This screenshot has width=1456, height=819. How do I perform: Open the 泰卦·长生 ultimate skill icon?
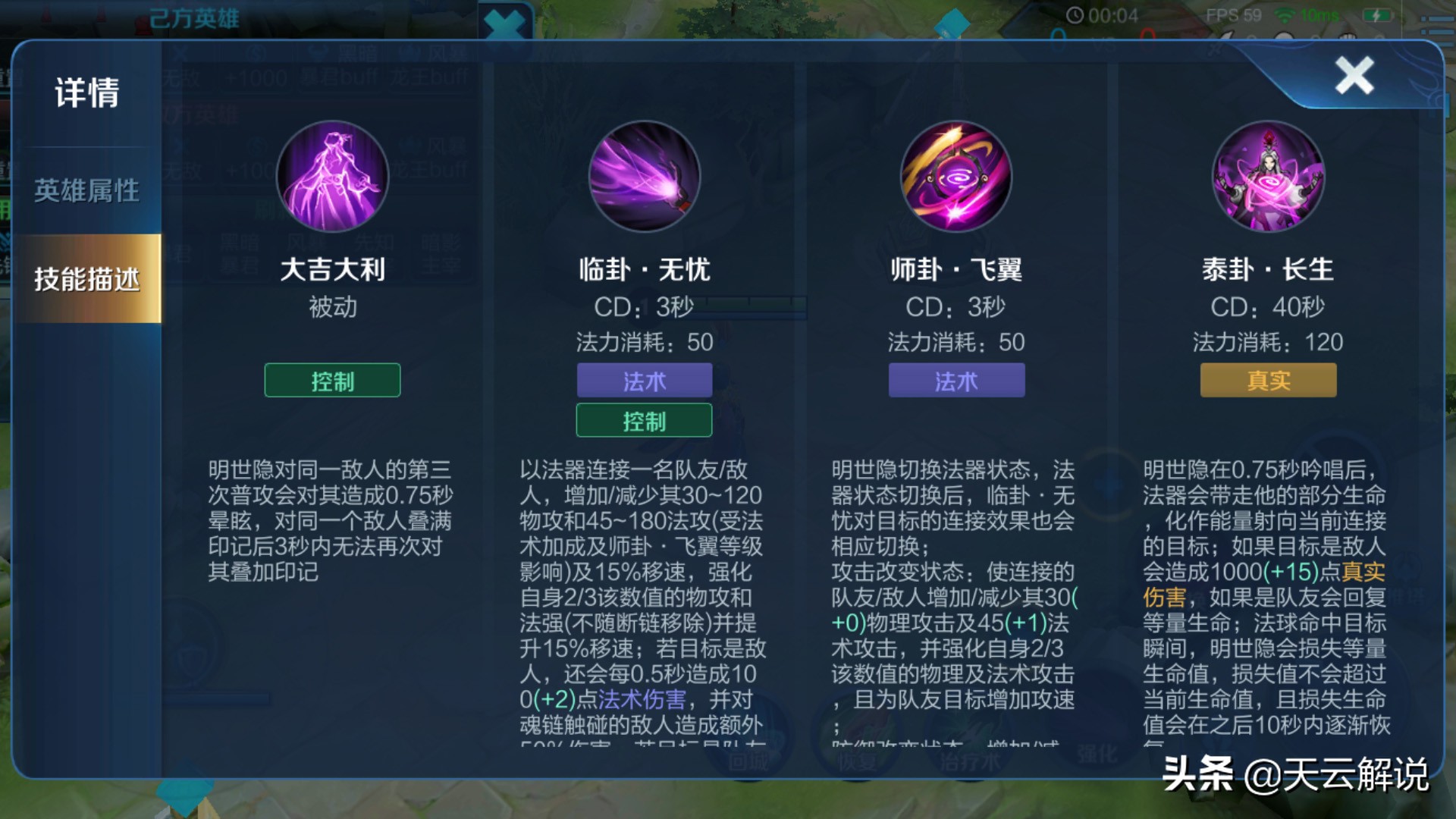coord(1267,176)
